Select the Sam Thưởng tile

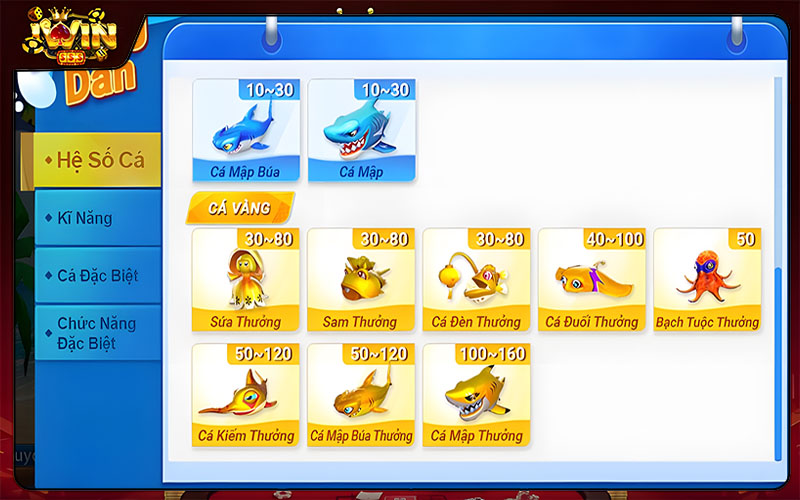[x=361, y=280]
